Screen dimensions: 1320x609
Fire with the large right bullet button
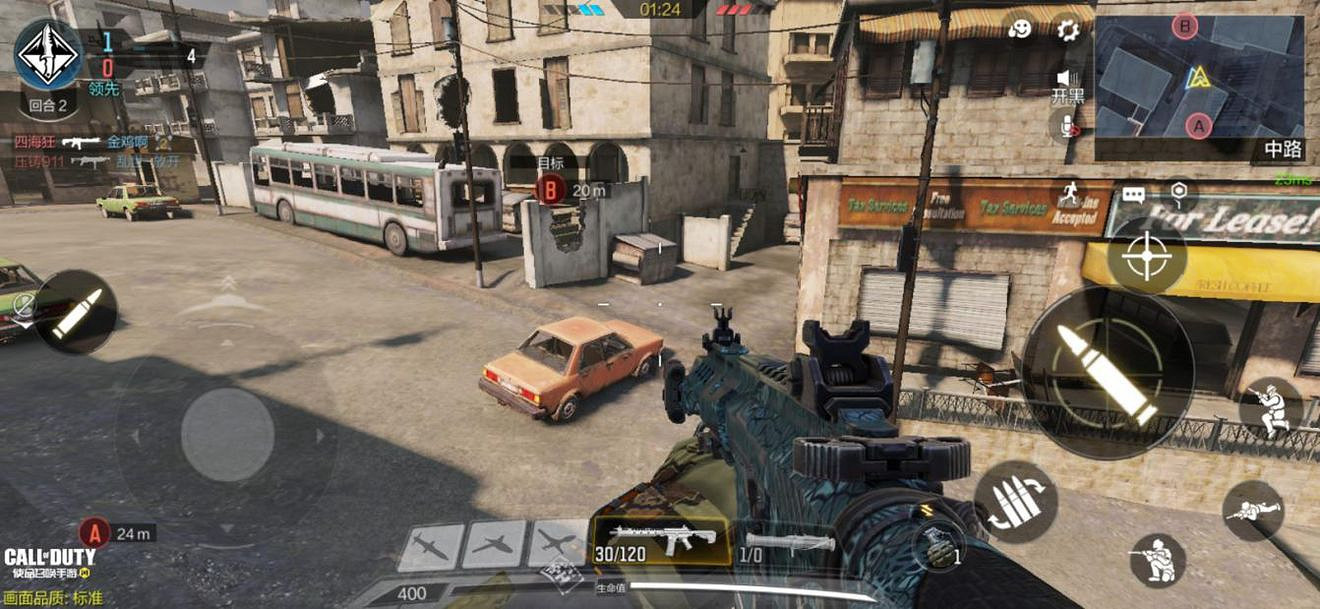[1108, 372]
